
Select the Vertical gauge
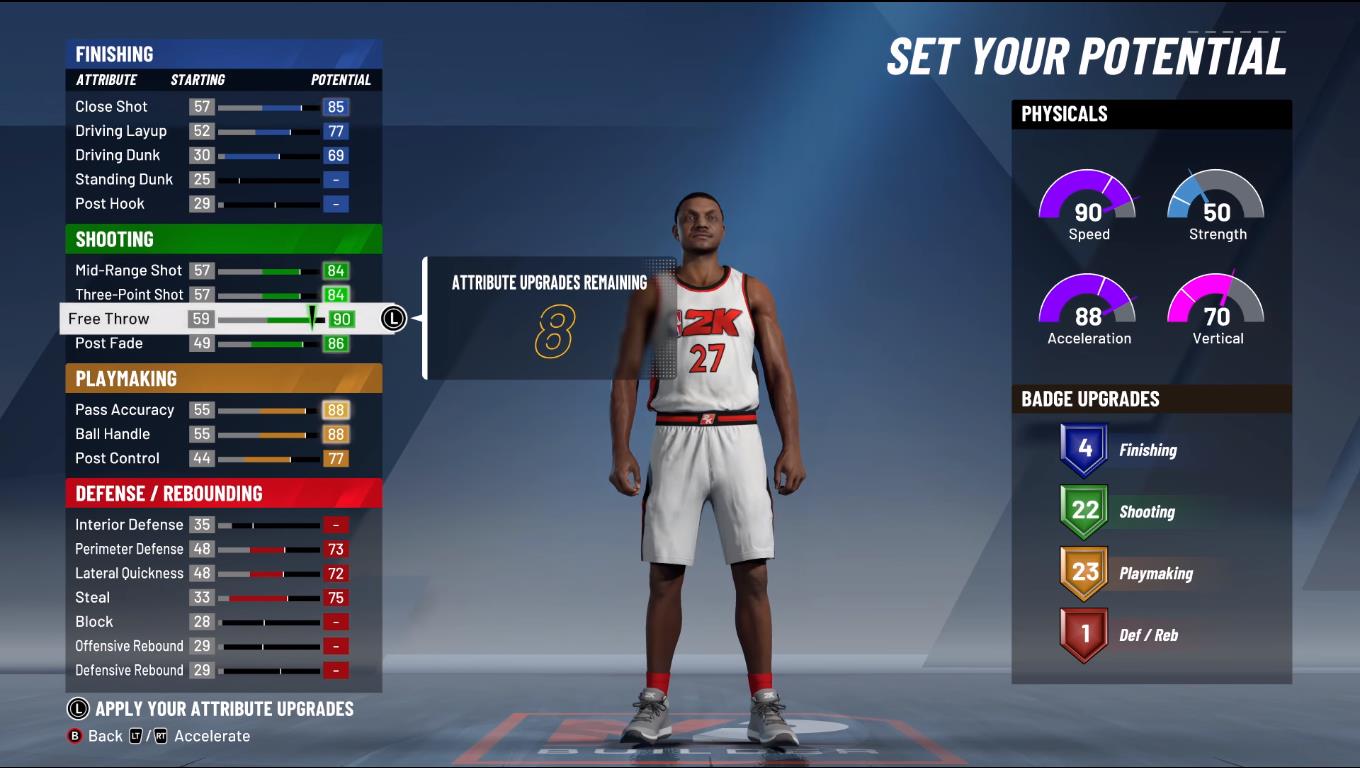[1216, 305]
